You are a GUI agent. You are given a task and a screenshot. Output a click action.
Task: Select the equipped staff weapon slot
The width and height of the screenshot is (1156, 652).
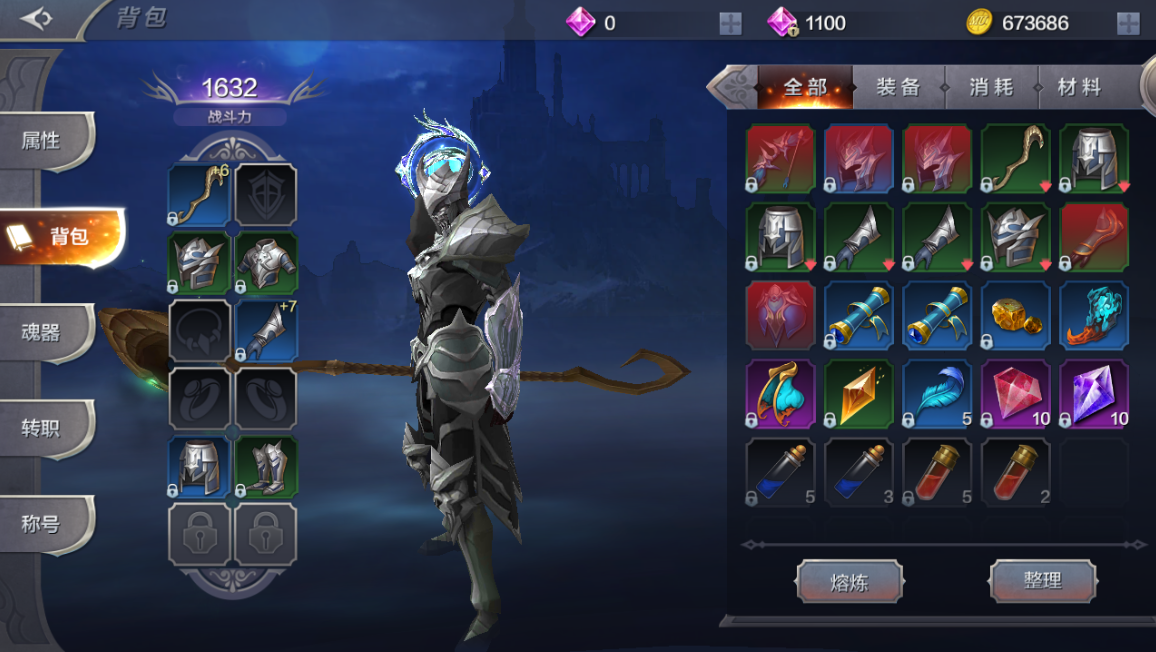coord(200,195)
